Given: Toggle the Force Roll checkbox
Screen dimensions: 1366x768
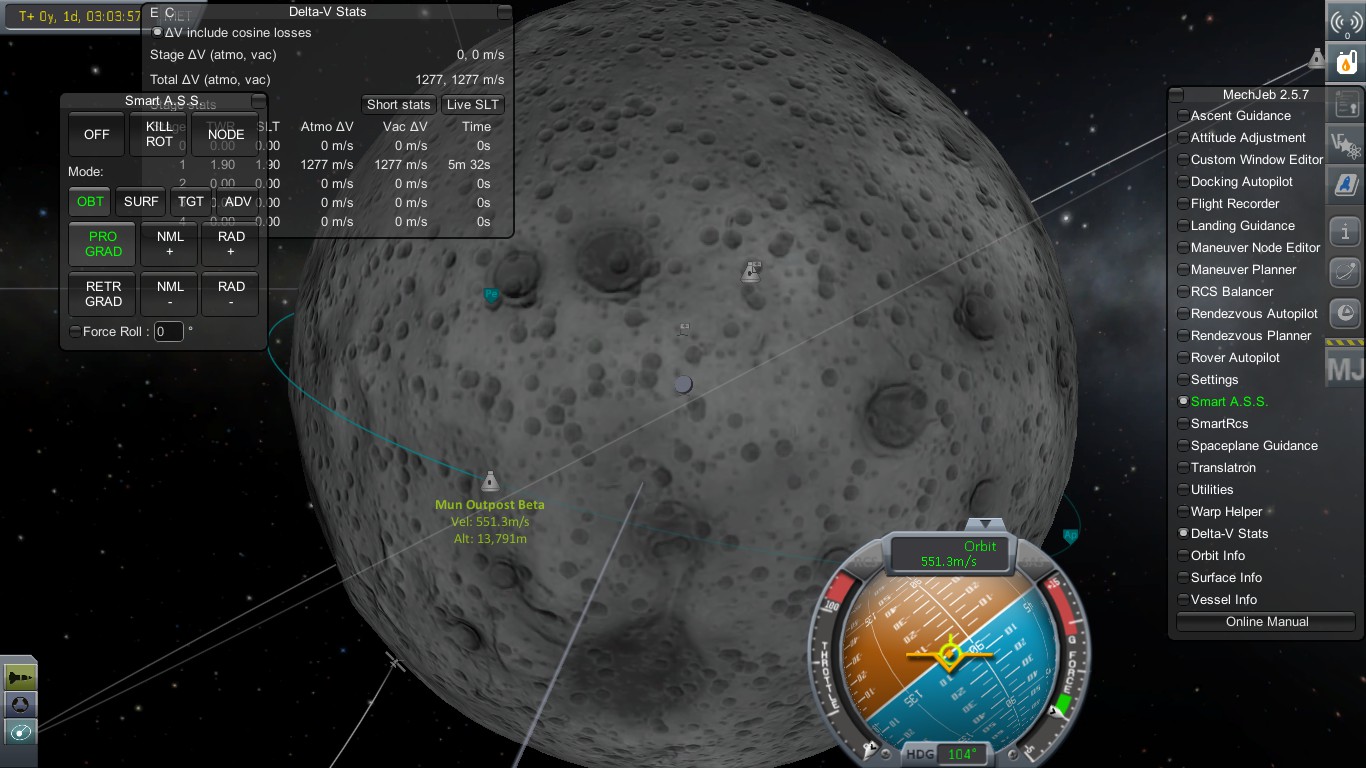Looking at the screenshot, I should [75, 332].
